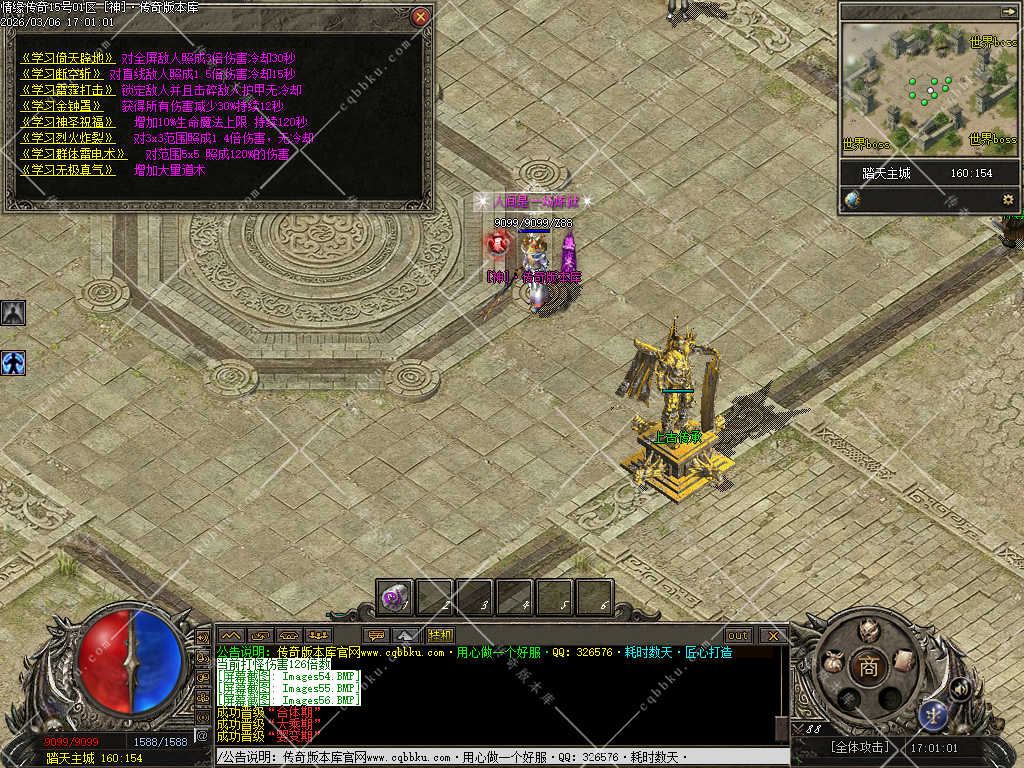Close the chat panel with X button
Viewport: 1024px width, 768px height.
click(773, 635)
